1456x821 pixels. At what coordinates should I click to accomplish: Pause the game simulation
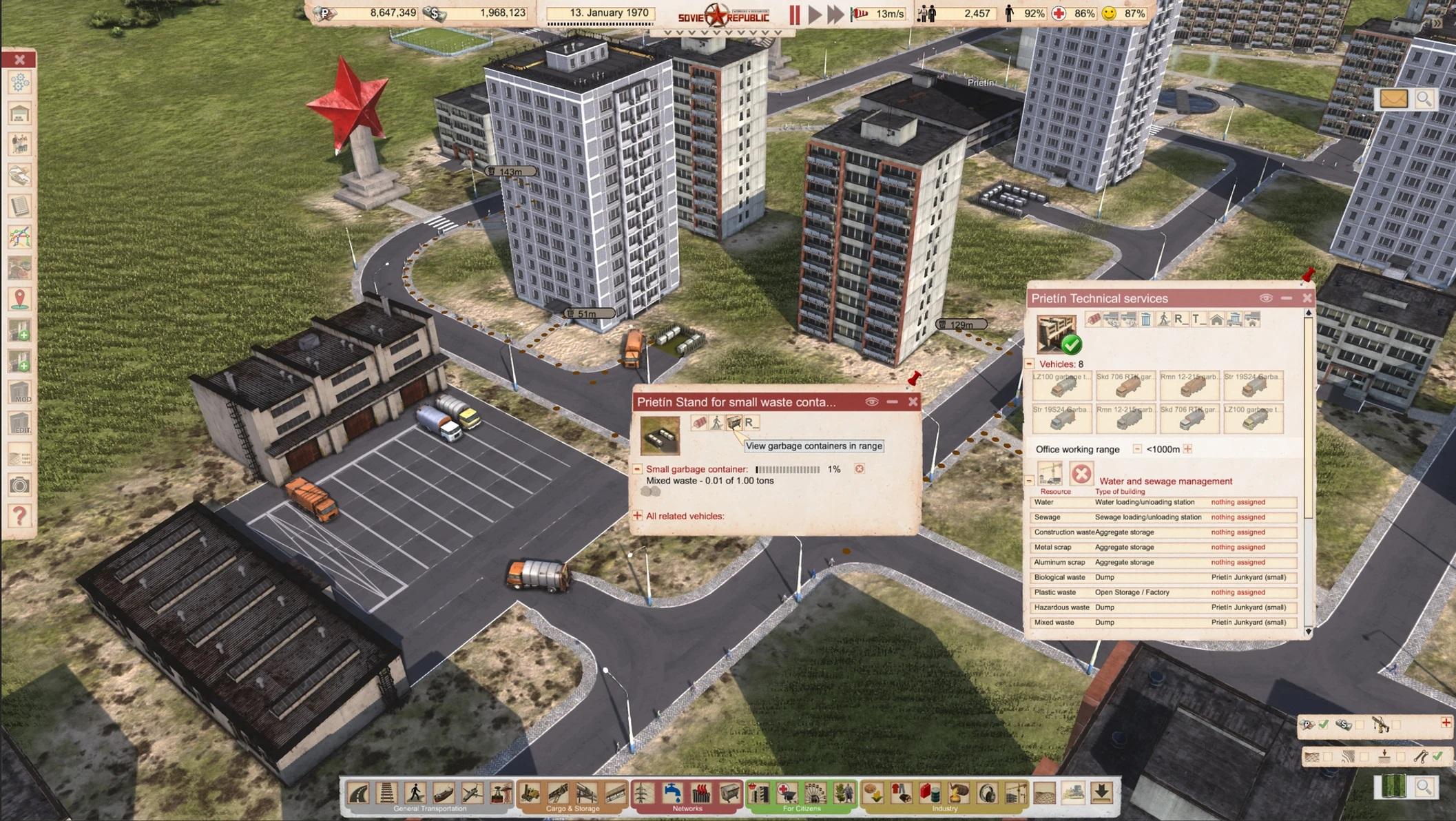coord(794,14)
